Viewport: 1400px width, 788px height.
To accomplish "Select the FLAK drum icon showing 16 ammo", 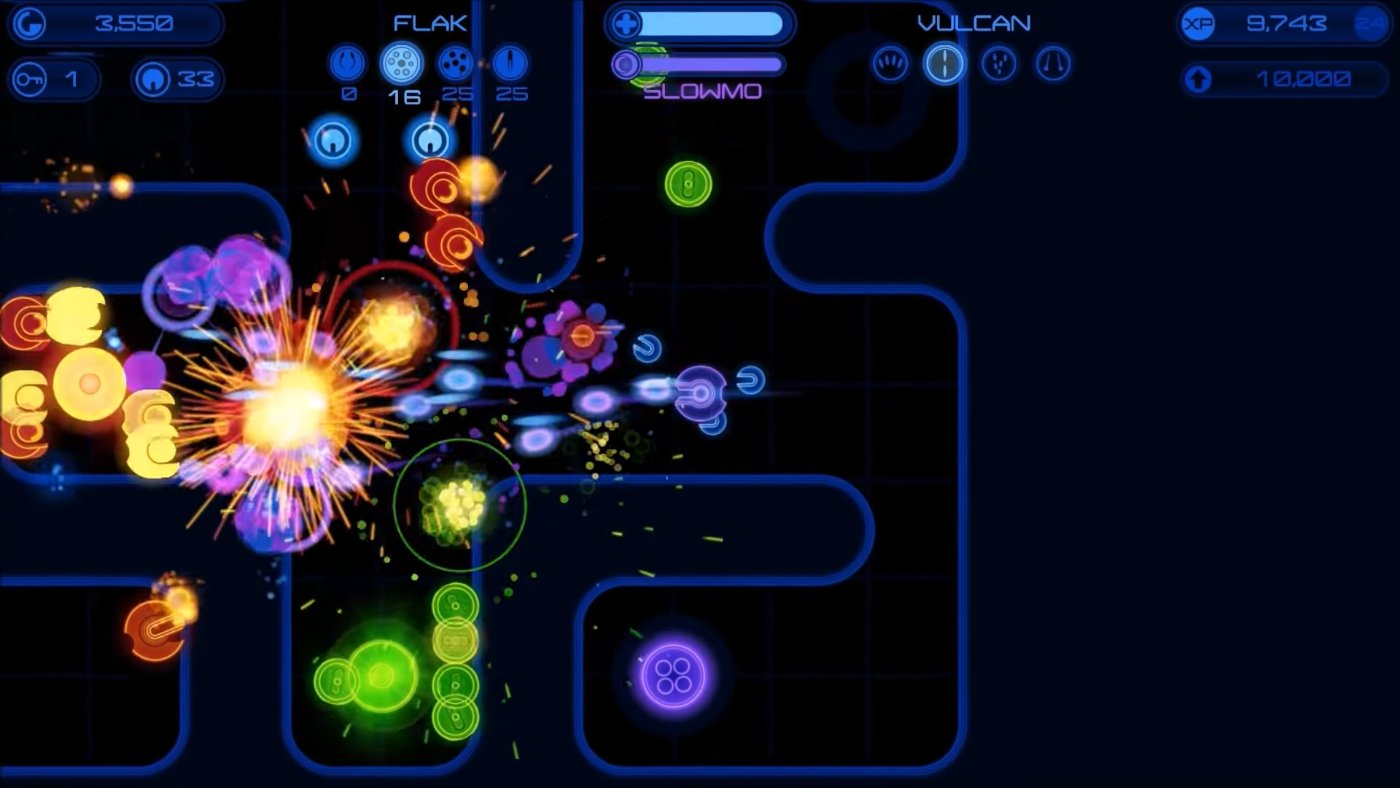I will pyautogui.click(x=402, y=62).
